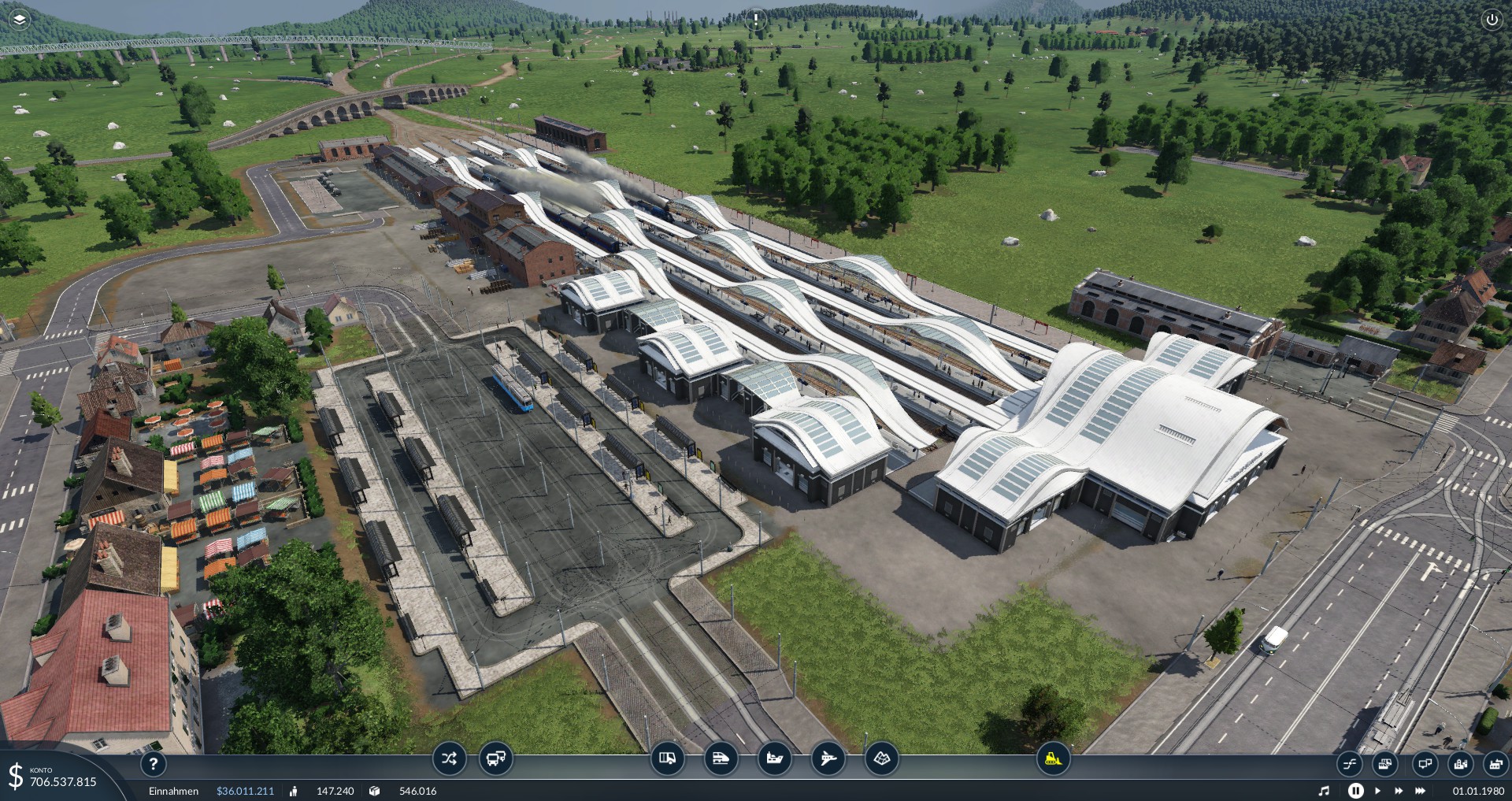The width and height of the screenshot is (1512, 801).
Task: Click the exclamation notification icon
Action: [755, 19]
